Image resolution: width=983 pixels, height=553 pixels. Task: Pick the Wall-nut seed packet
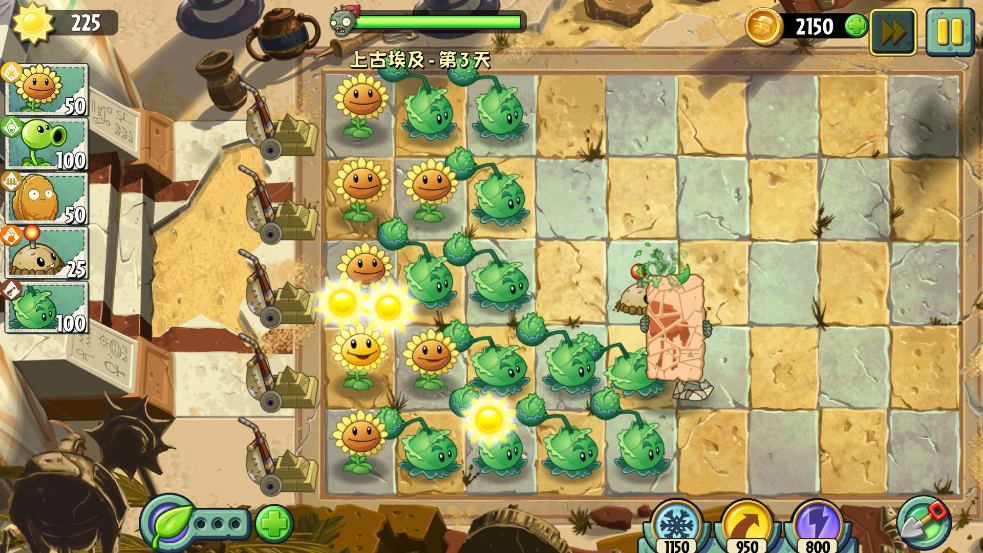(47, 198)
